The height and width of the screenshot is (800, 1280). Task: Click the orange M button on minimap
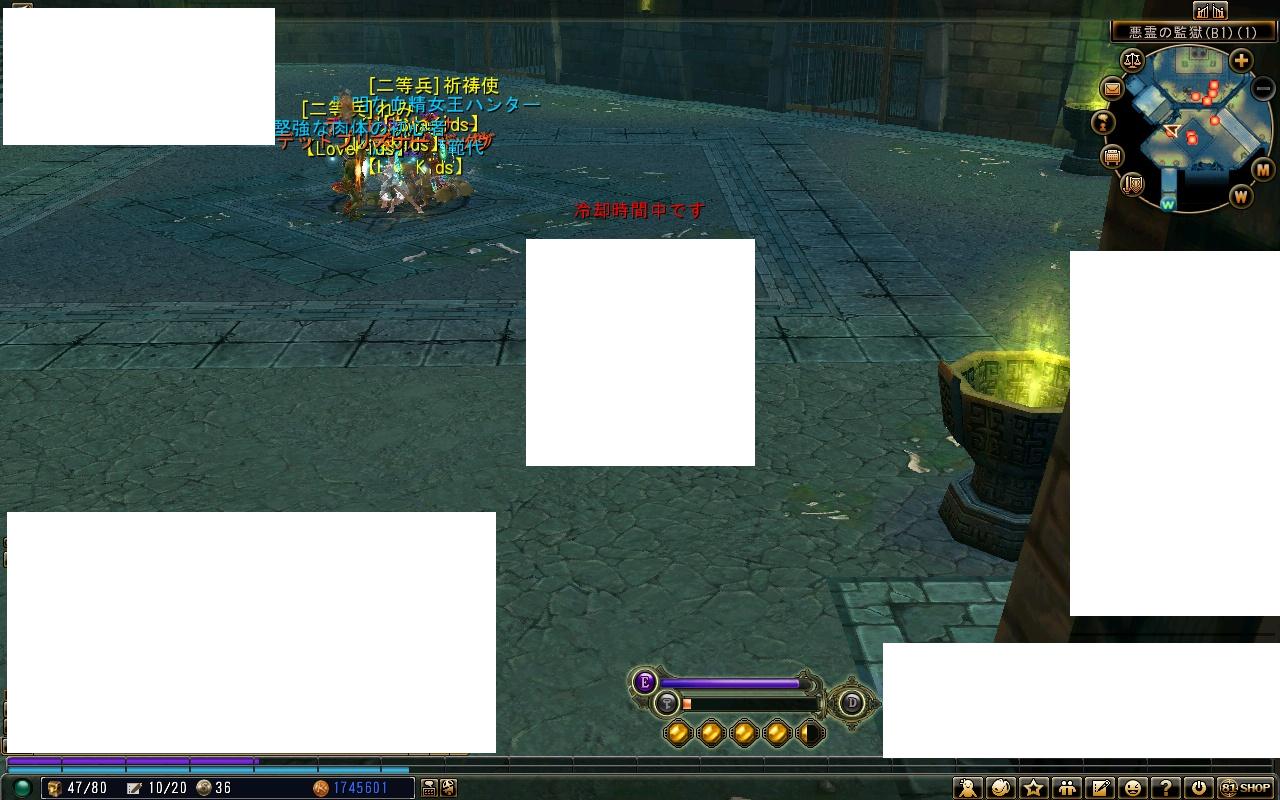coord(1263,170)
